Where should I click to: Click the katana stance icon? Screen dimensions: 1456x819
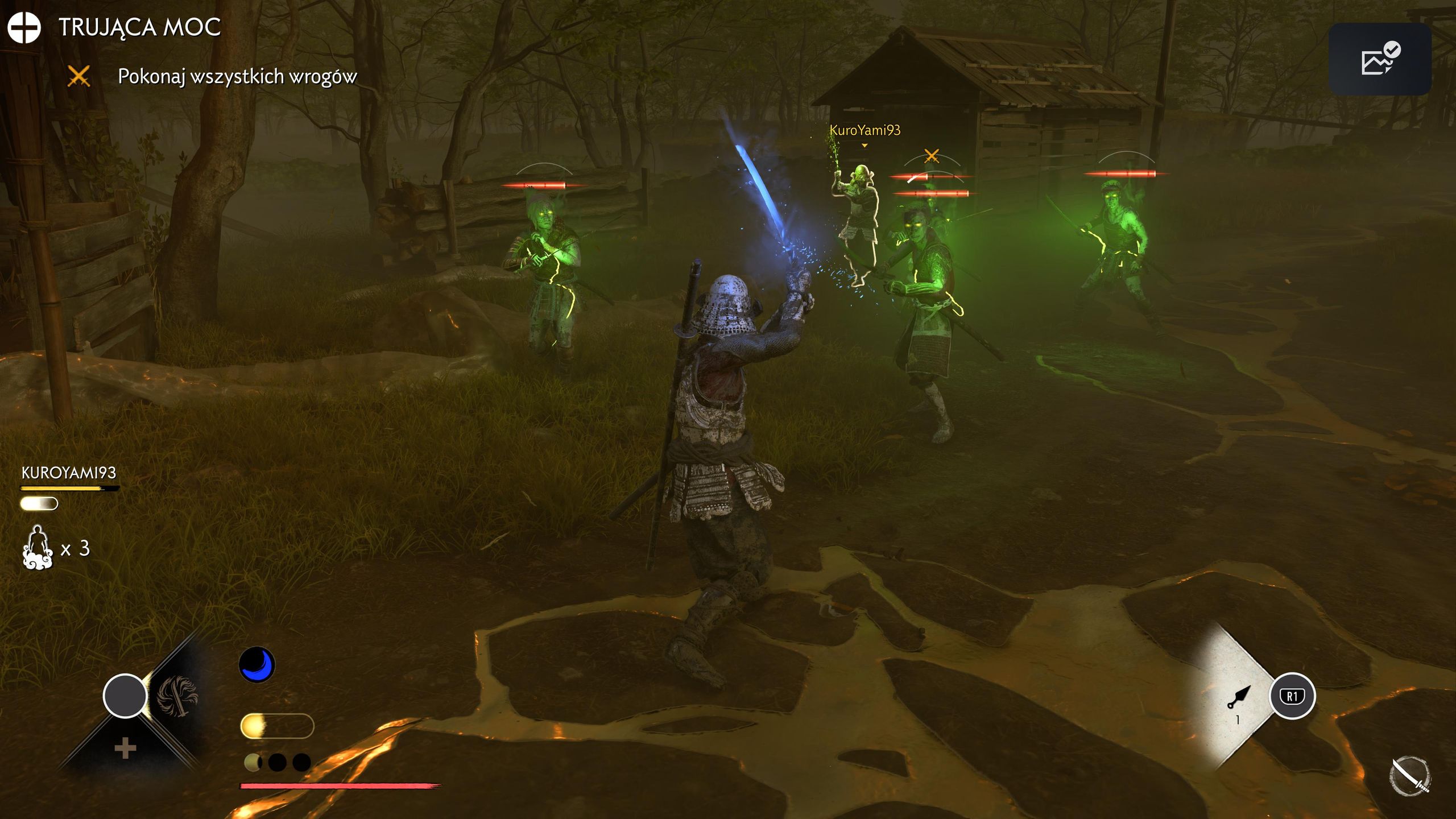pos(1410,776)
